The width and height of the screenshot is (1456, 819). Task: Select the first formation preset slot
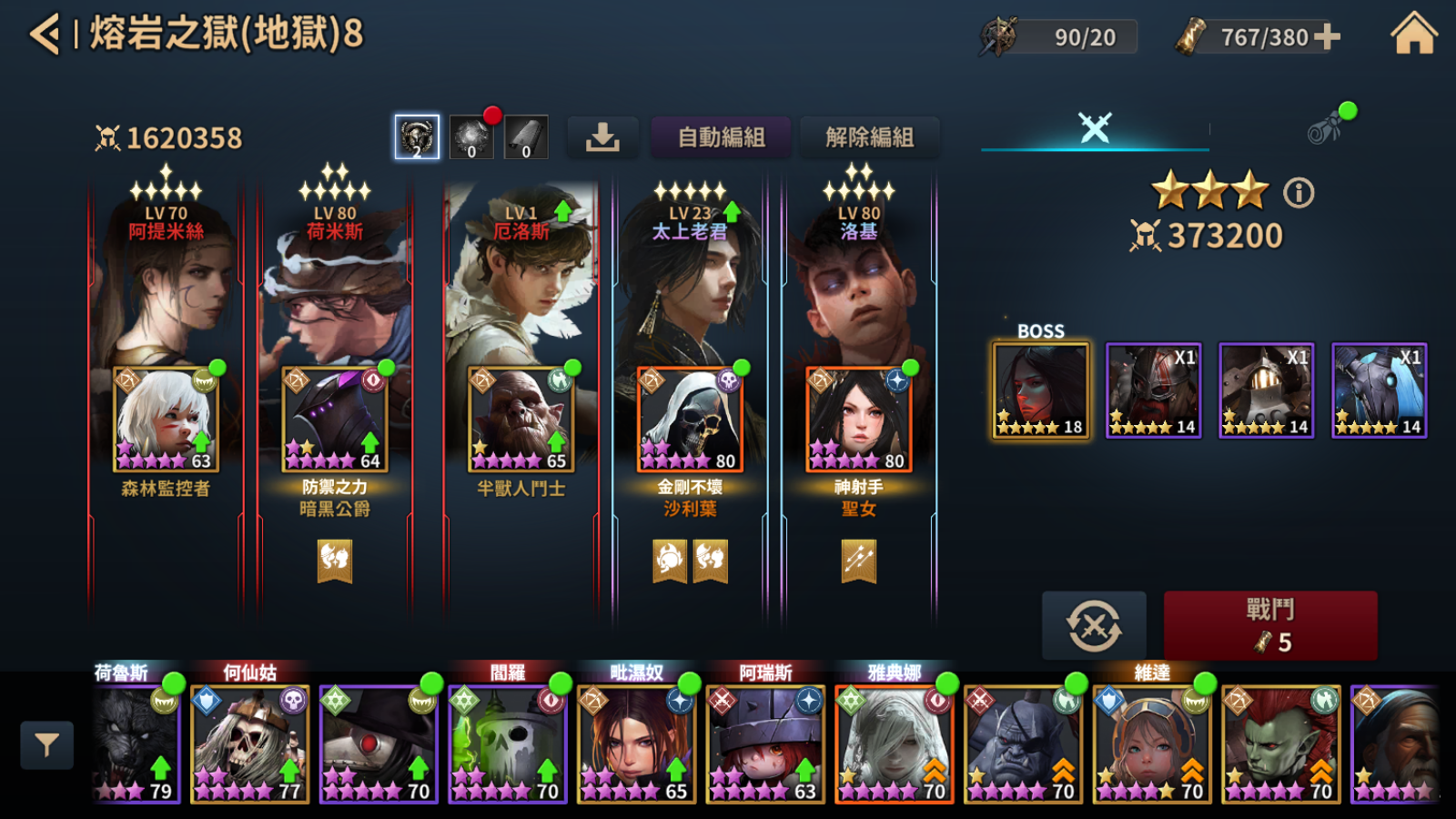coord(417,137)
